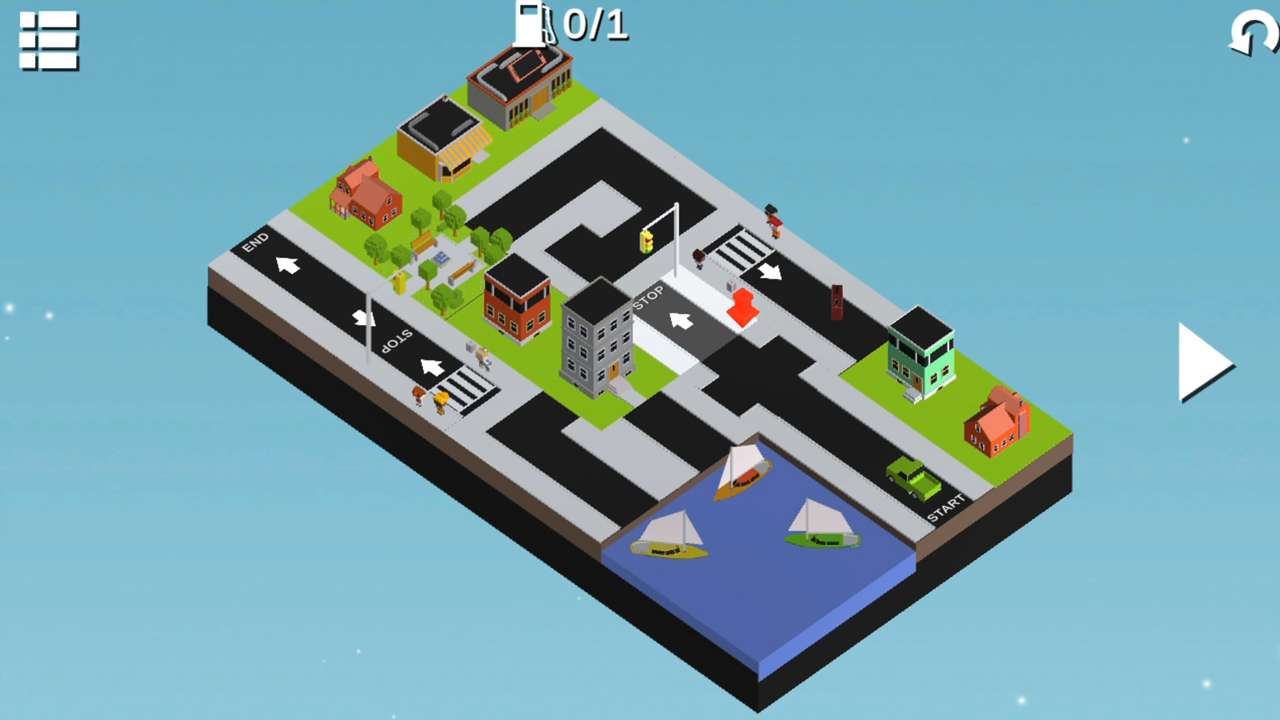This screenshot has width=1280, height=720.
Task: Click the START road tile
Action: (946, 505)
